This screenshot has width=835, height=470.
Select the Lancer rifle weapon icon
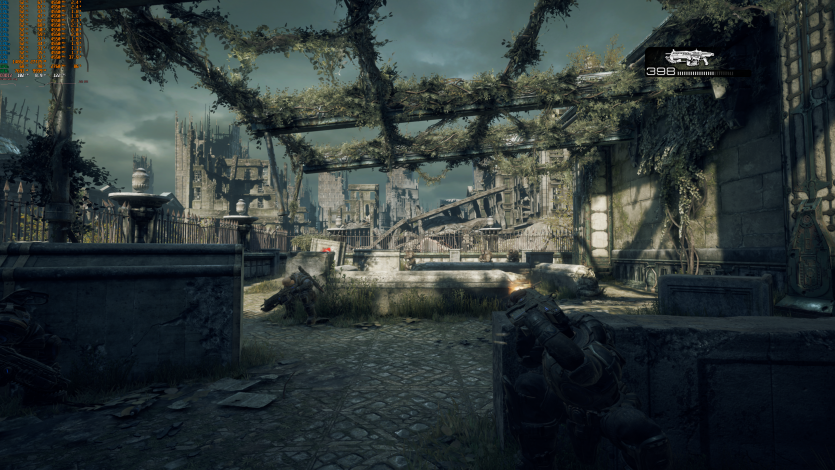click(x=690, y=57)
